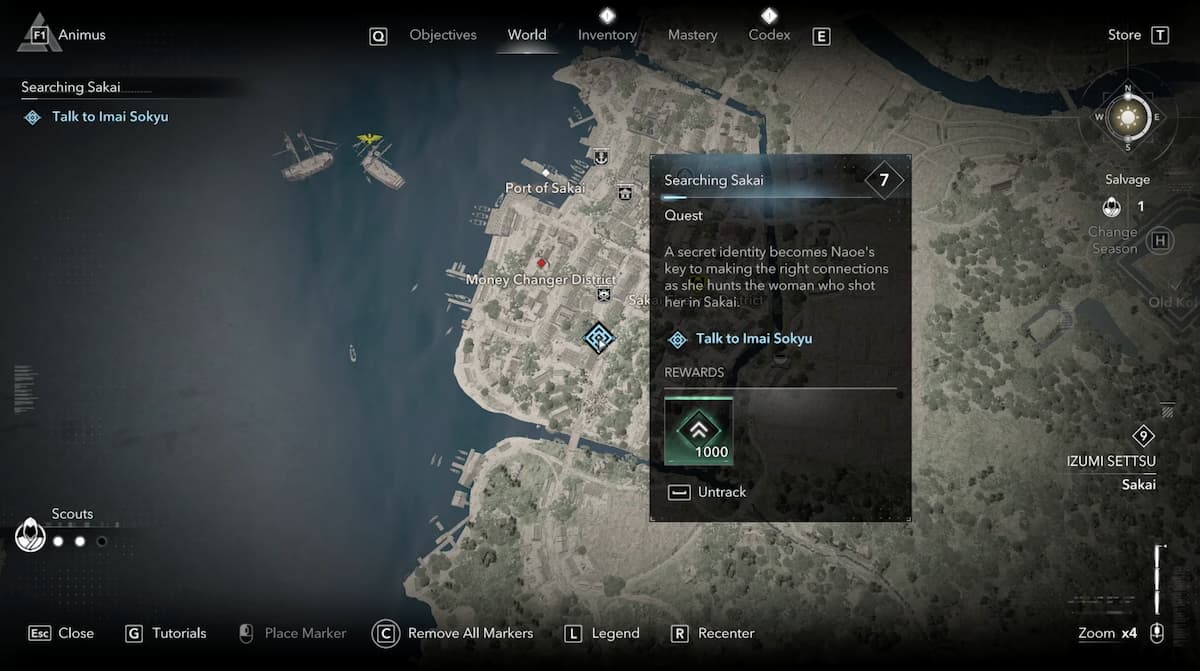Select the Mastery tab
Viewport: 1200px width, 671px height.
[x=692, y=35]
